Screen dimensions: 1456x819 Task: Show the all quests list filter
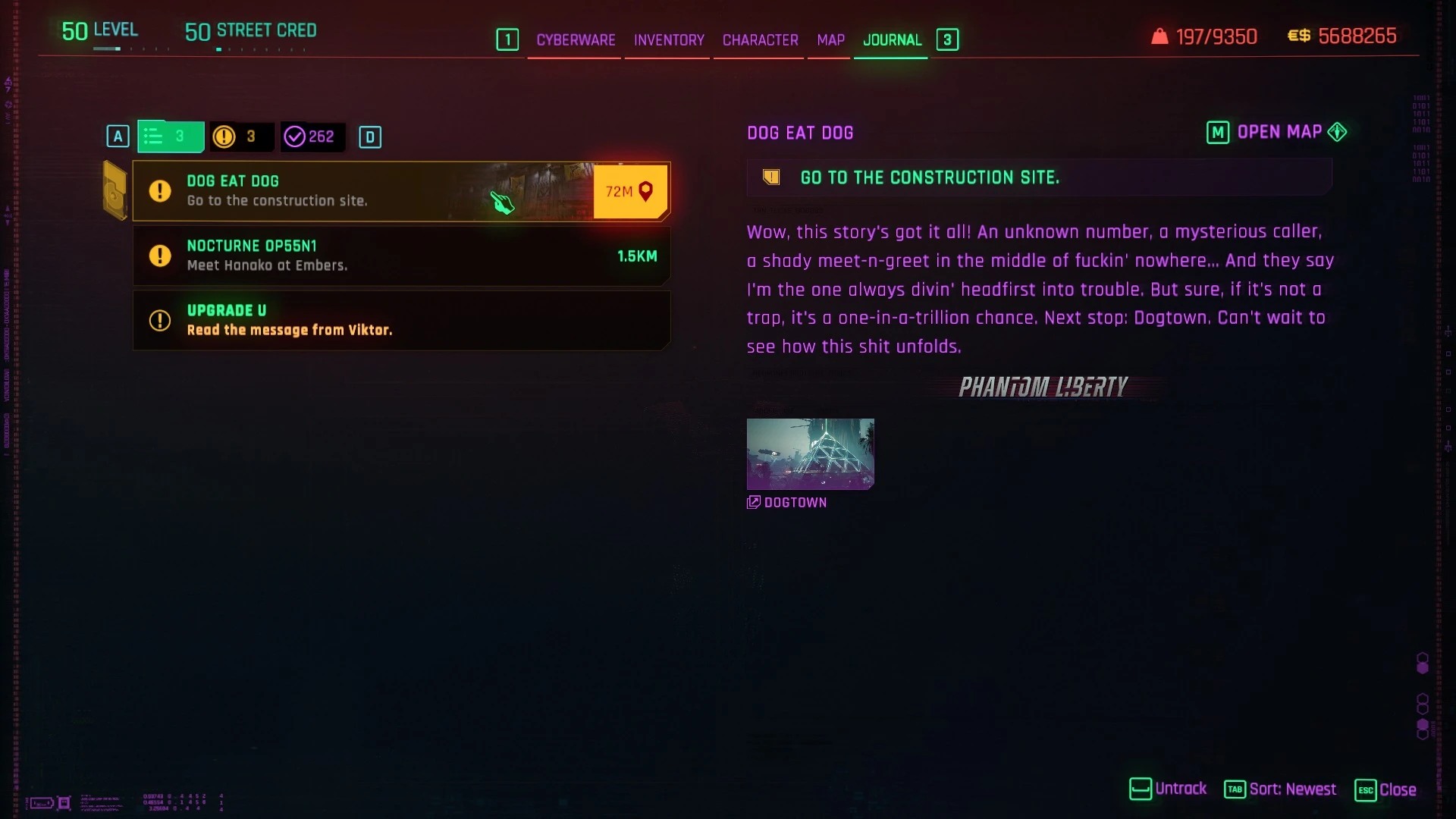click(x=170, y=136)
